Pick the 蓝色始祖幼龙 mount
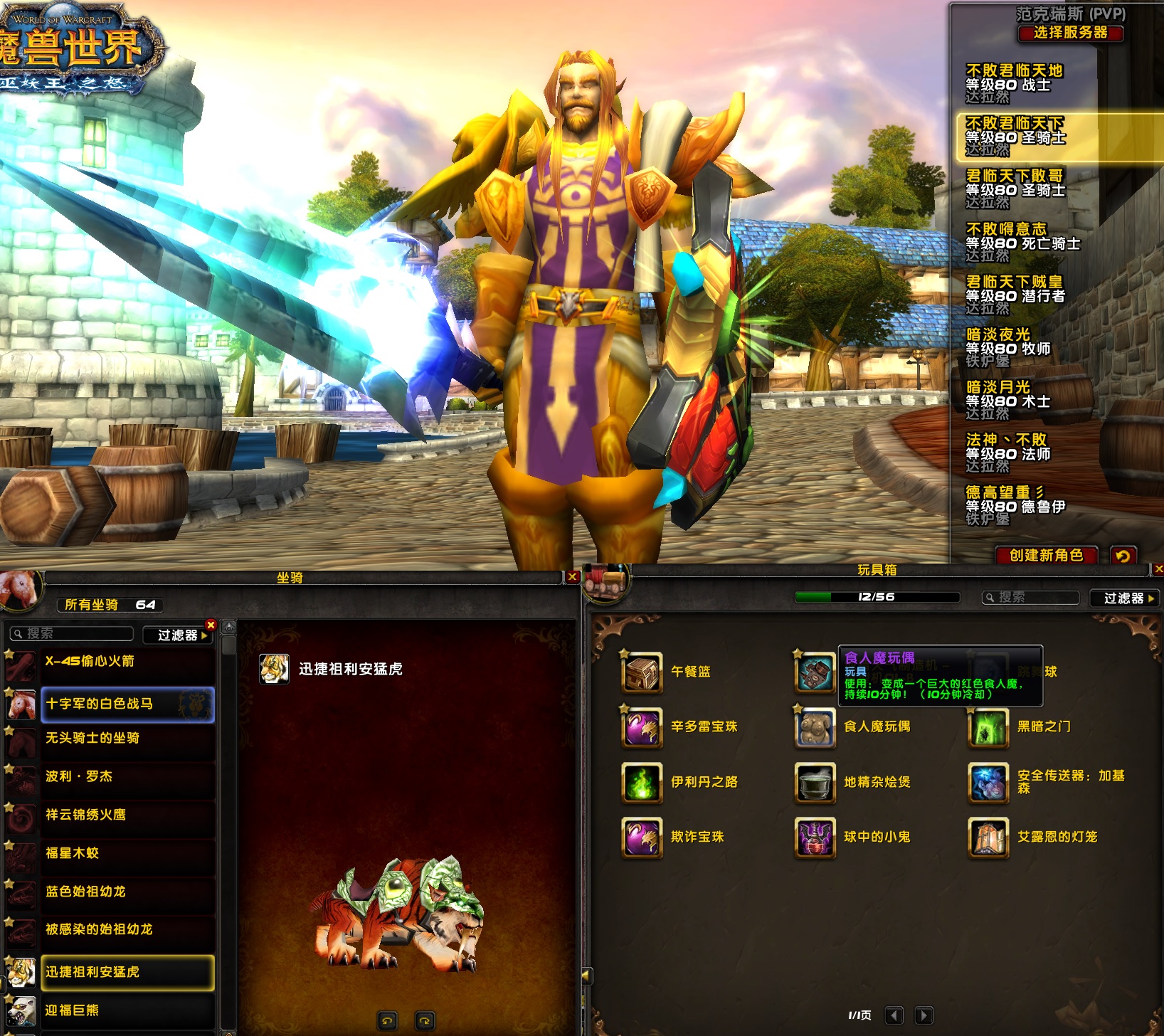 click(127, 892)
